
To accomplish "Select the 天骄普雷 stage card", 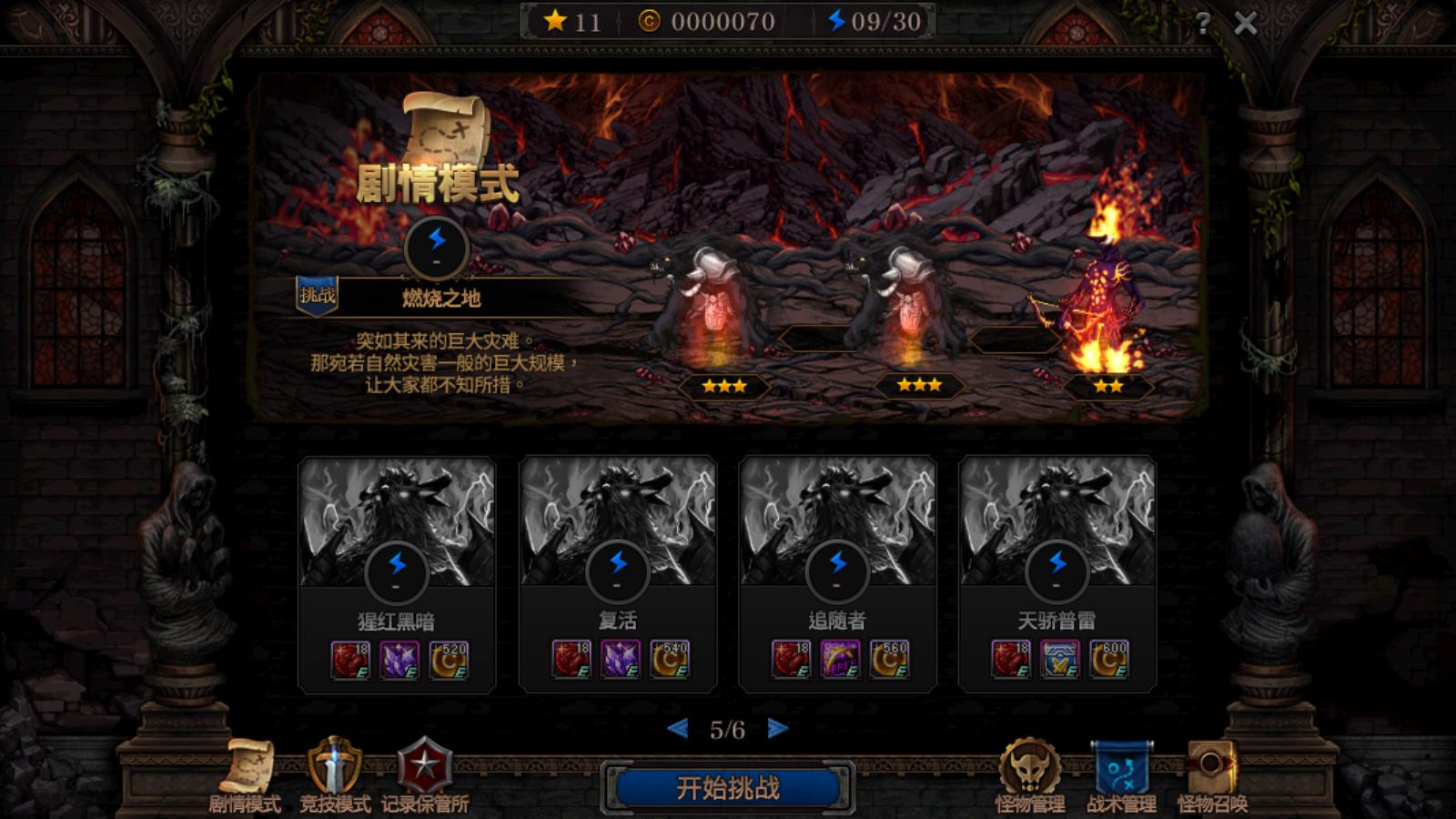I will tap(1056, 573).
